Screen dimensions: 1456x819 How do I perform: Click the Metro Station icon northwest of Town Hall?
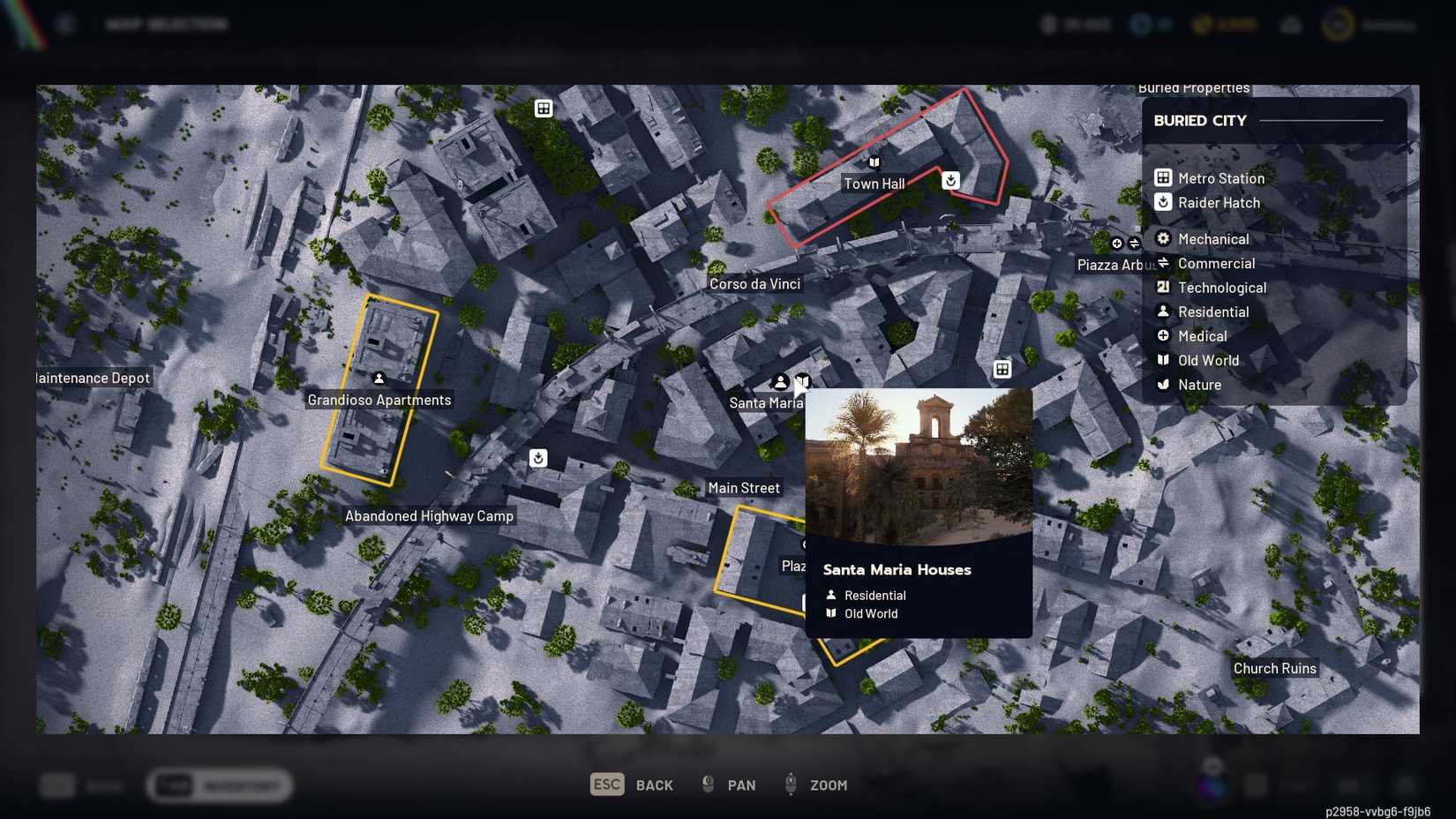pyautogui.click(x=543, y=108)
